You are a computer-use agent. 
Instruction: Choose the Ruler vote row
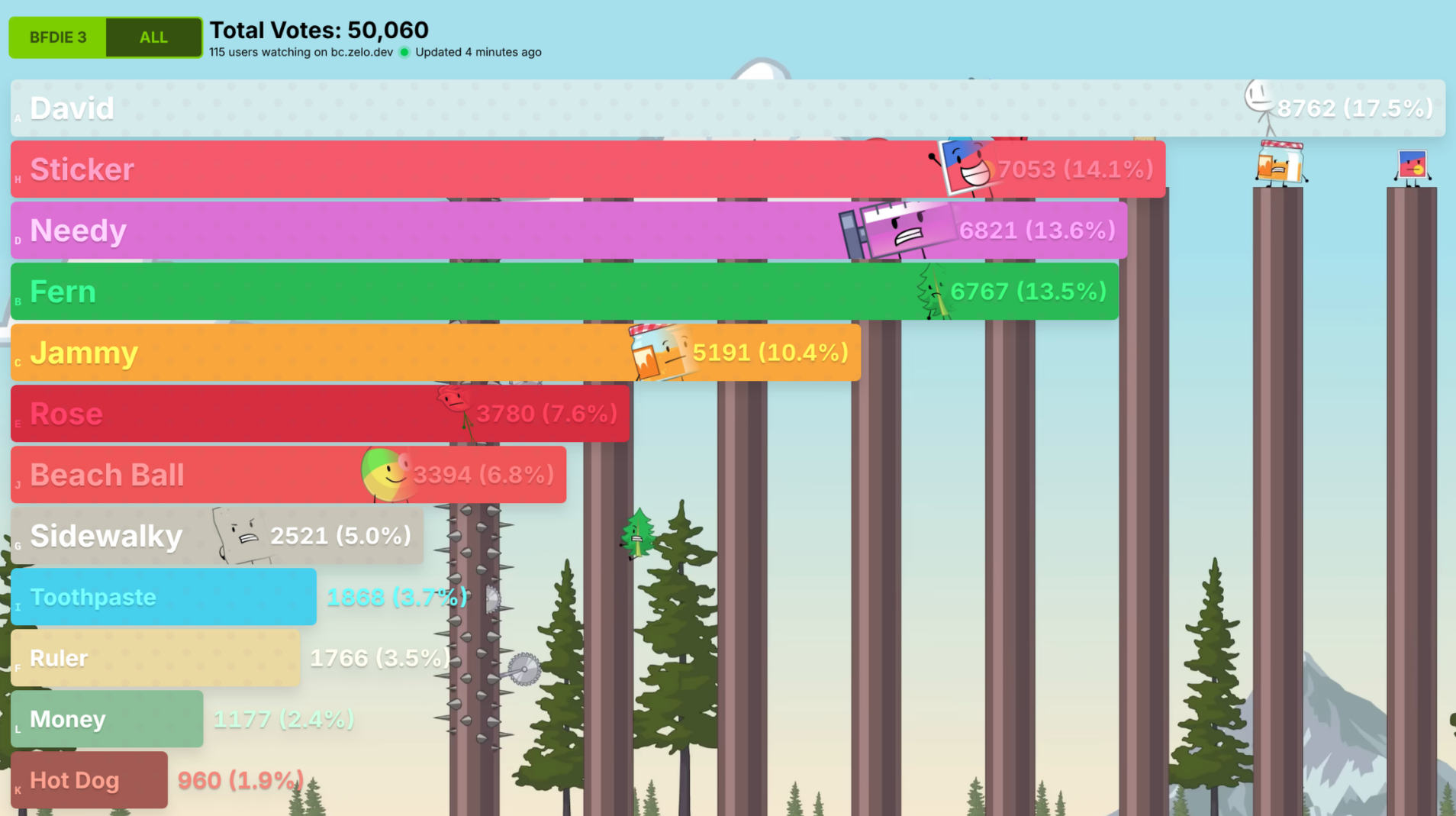point(155,658)
